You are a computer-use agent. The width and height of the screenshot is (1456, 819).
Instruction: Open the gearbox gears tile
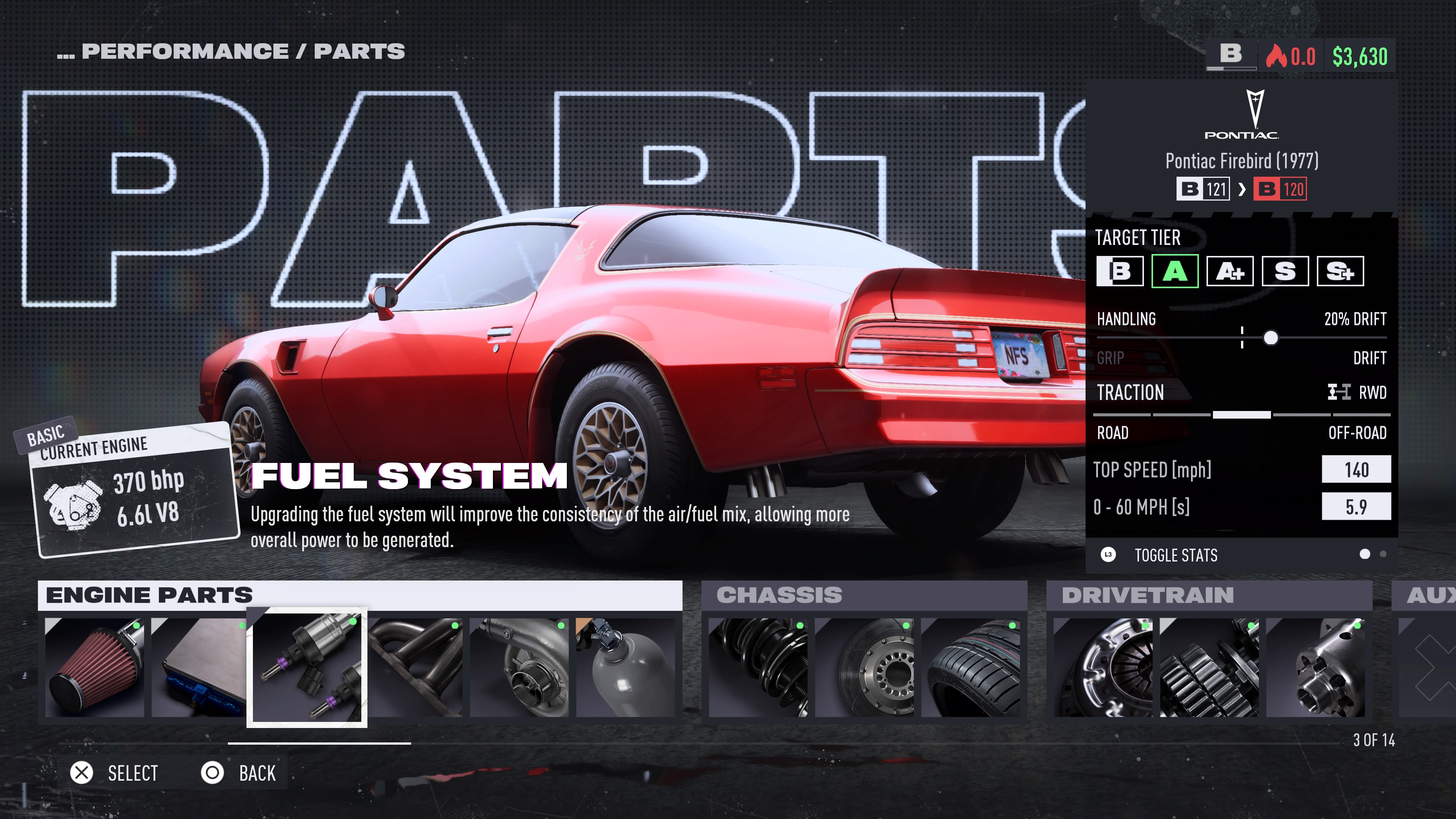(x=1209, y=667)
